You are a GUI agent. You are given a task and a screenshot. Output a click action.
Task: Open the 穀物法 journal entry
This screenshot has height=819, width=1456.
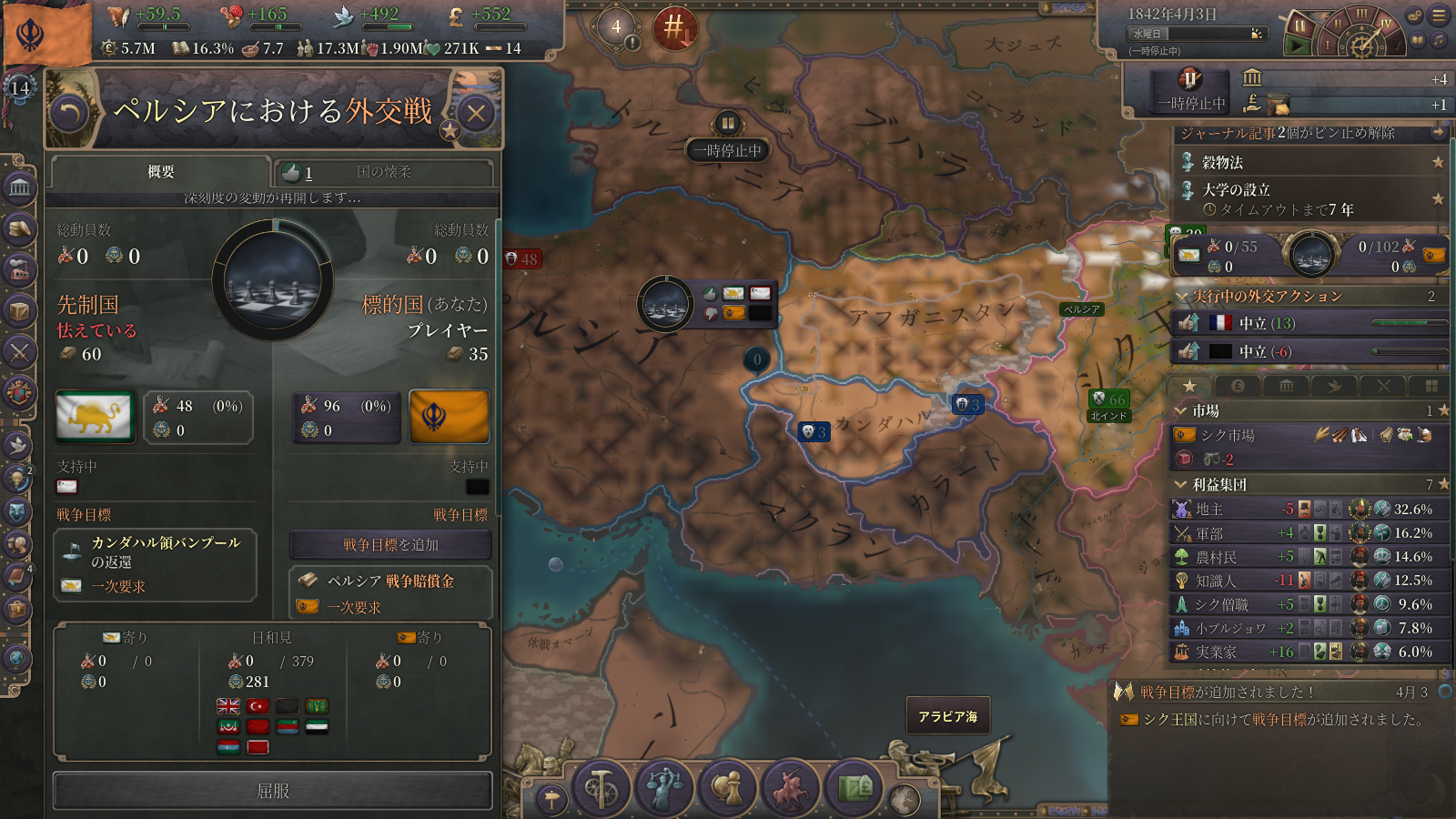click(x=1222, y=163)
